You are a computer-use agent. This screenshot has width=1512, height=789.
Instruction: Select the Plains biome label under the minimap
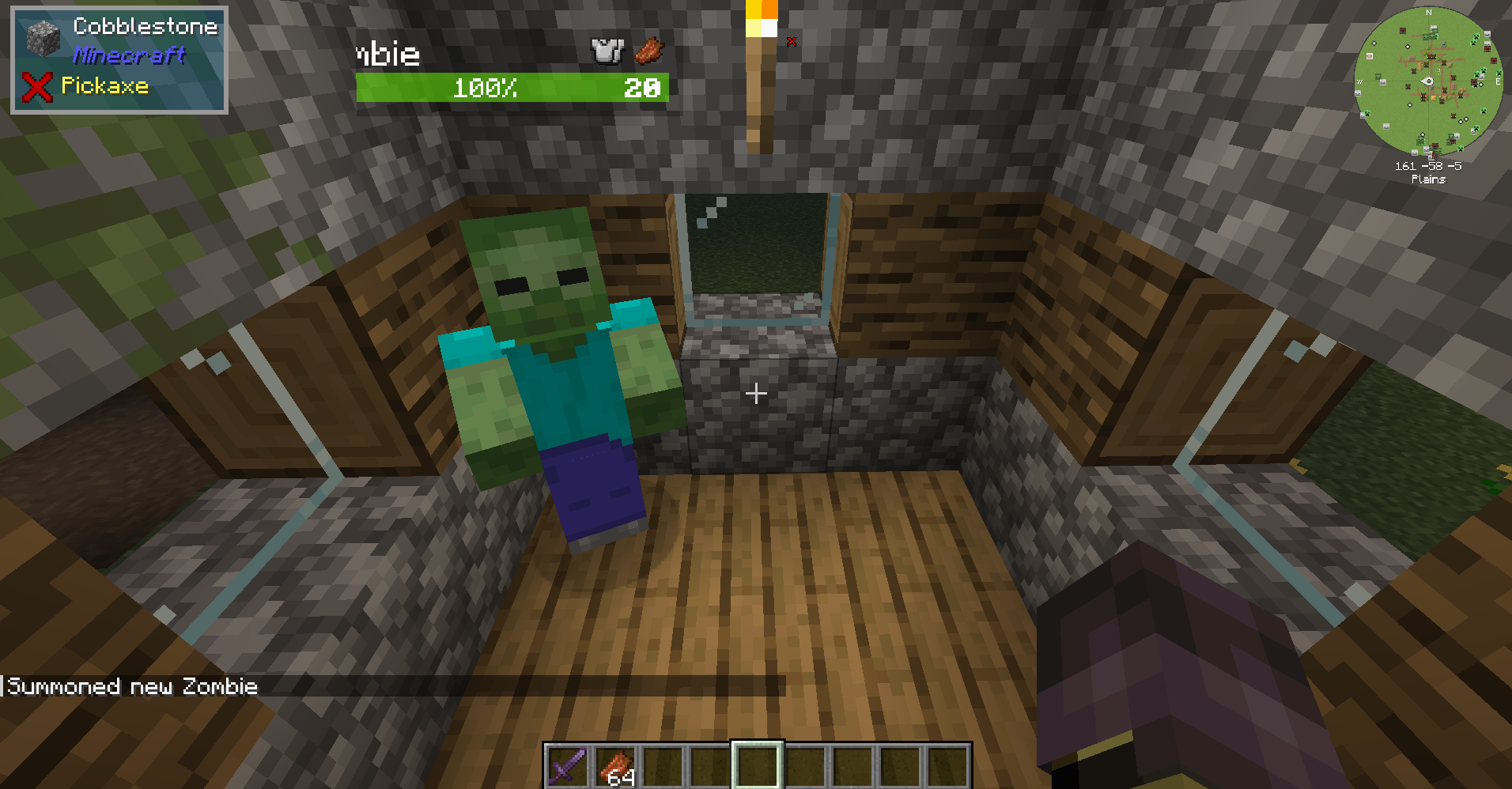[x=1428, y=179]
